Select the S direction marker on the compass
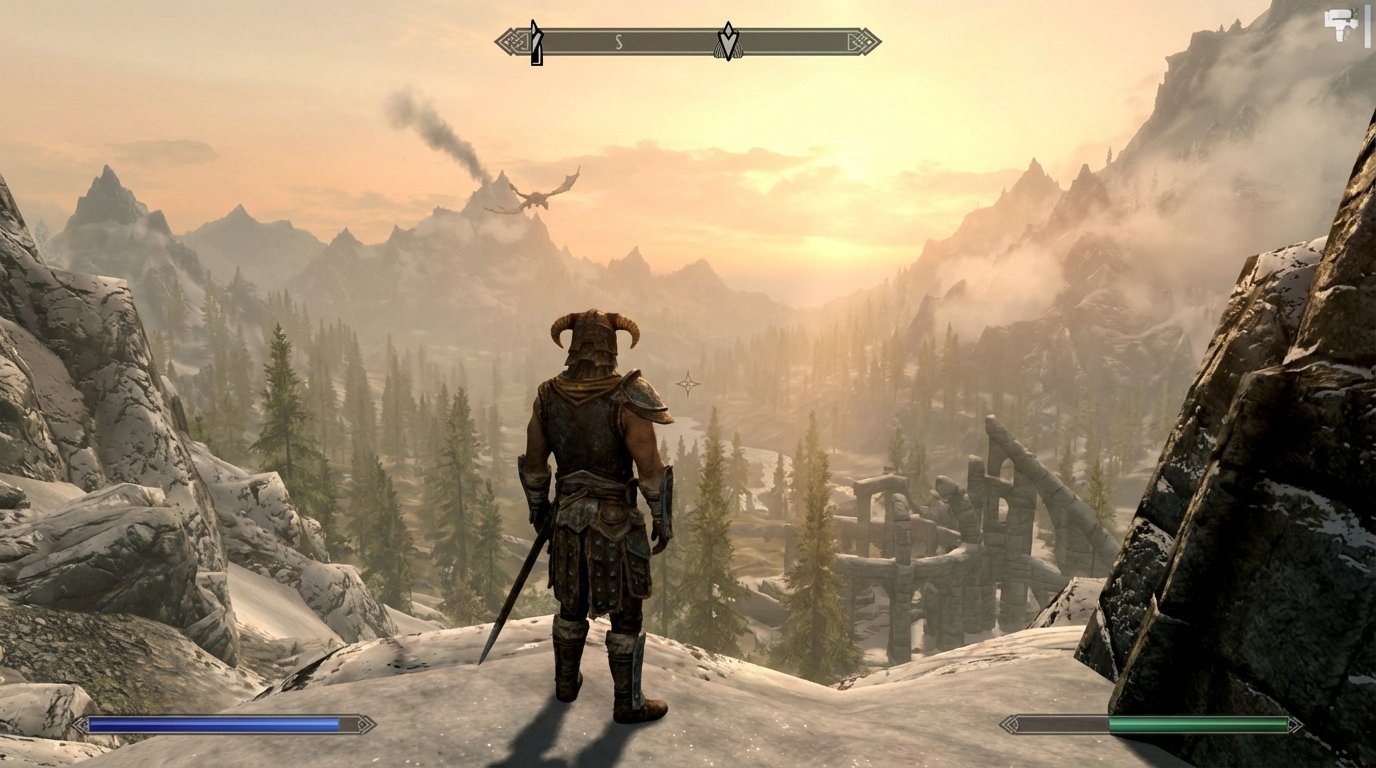 pos(620,41)
